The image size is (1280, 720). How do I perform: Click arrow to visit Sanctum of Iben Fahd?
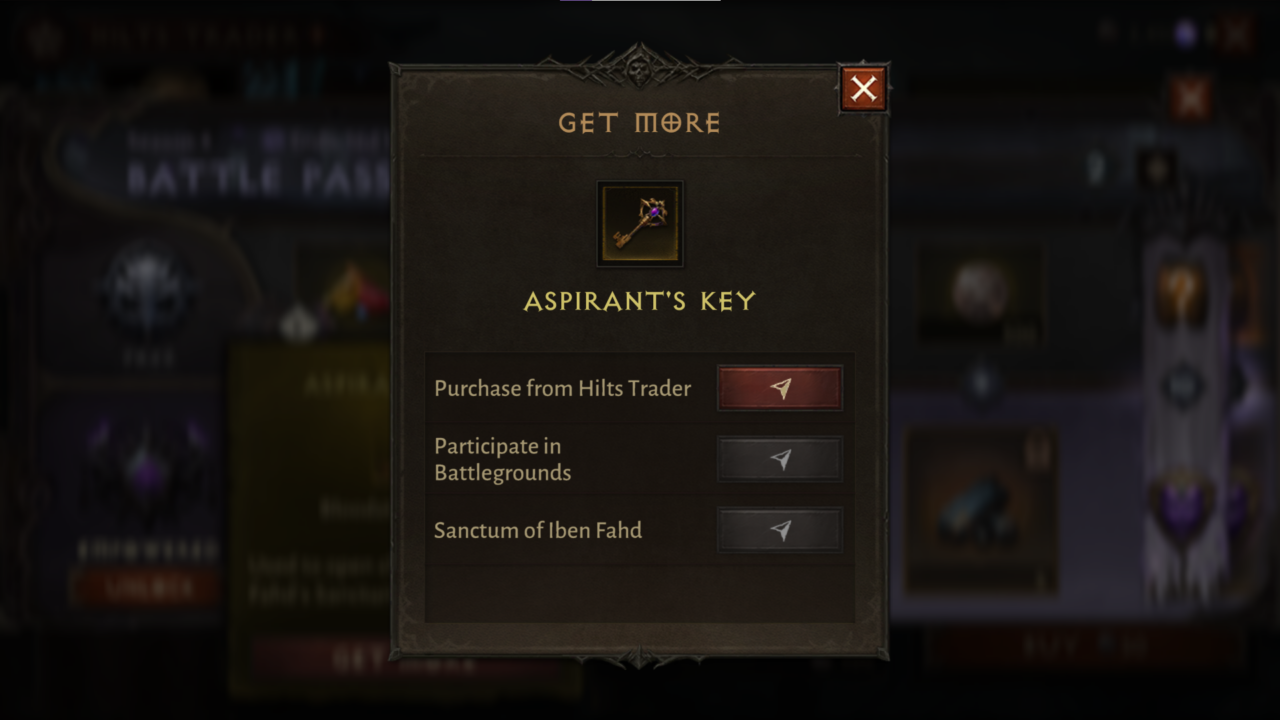click(x=780, y=531)
